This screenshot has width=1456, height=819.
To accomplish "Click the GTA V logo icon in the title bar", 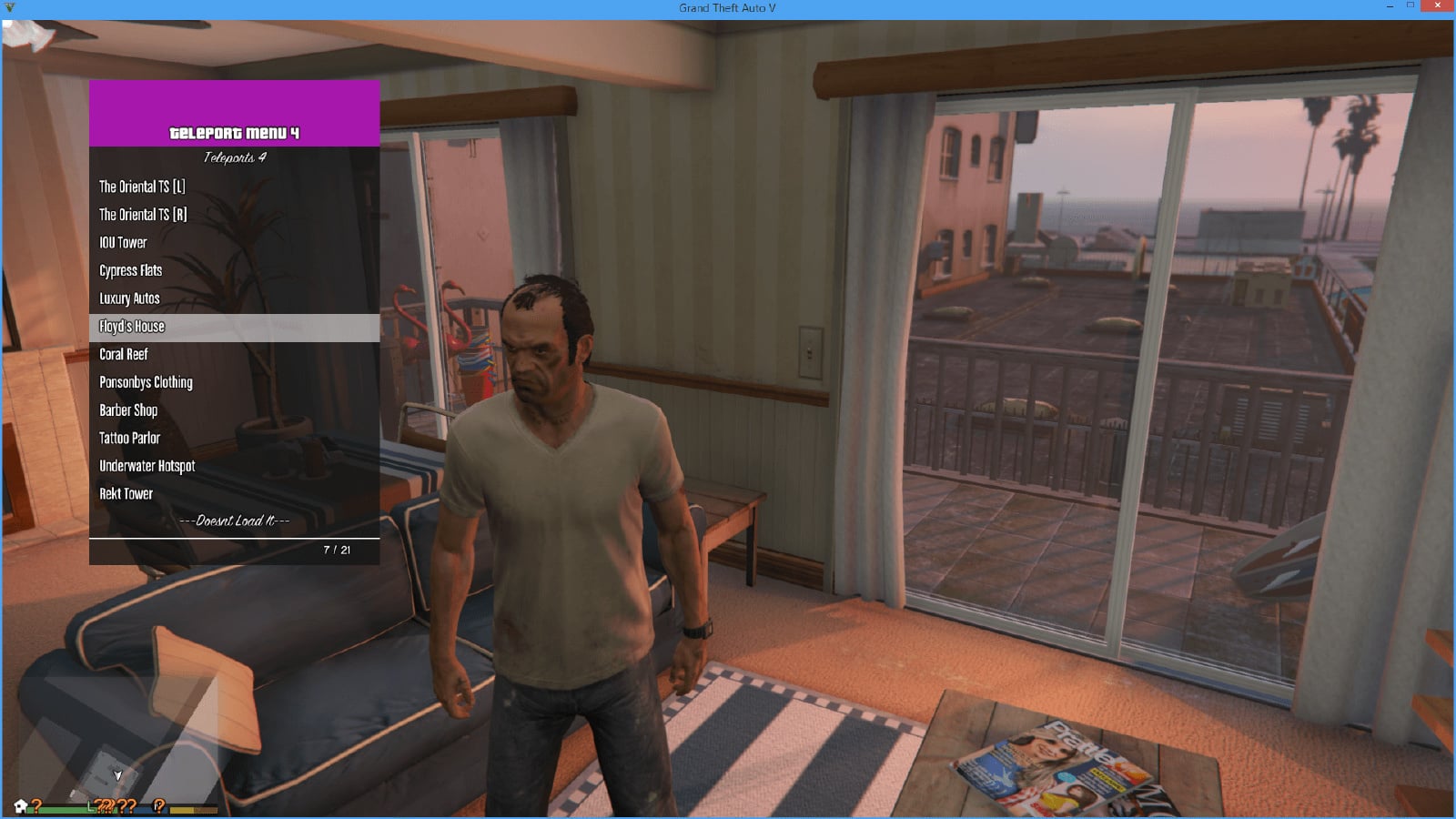I will (7, 7).
